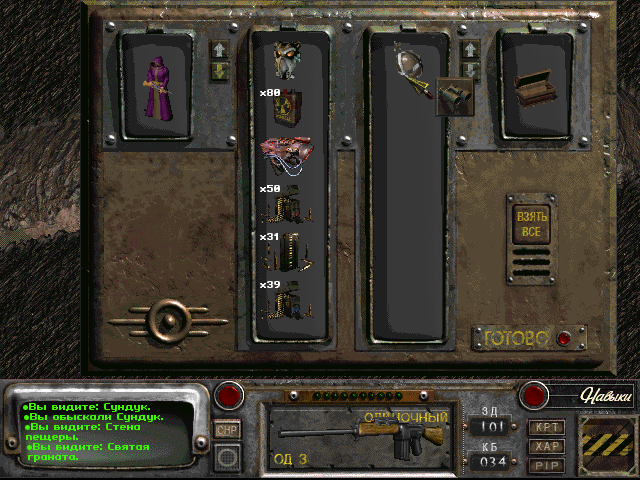640x480 pixels.
Task: Click the round options button below СНР
Action: 227,457
